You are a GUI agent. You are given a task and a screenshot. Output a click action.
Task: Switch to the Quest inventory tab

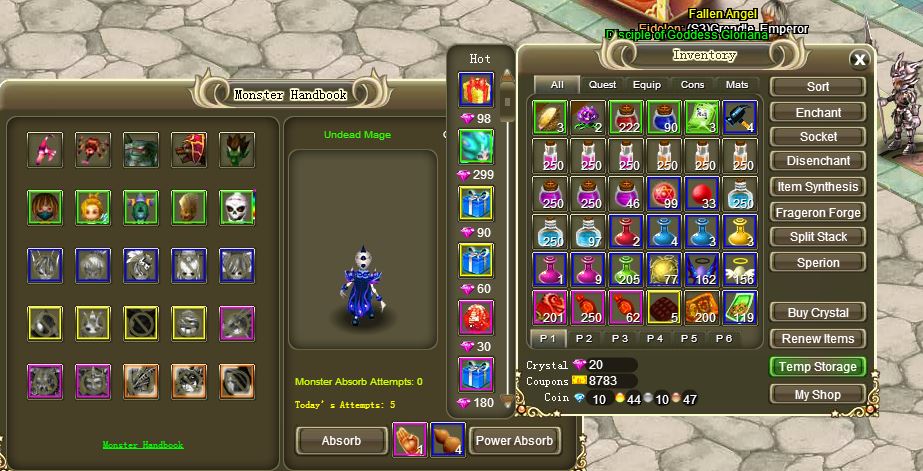coord(602,85)
